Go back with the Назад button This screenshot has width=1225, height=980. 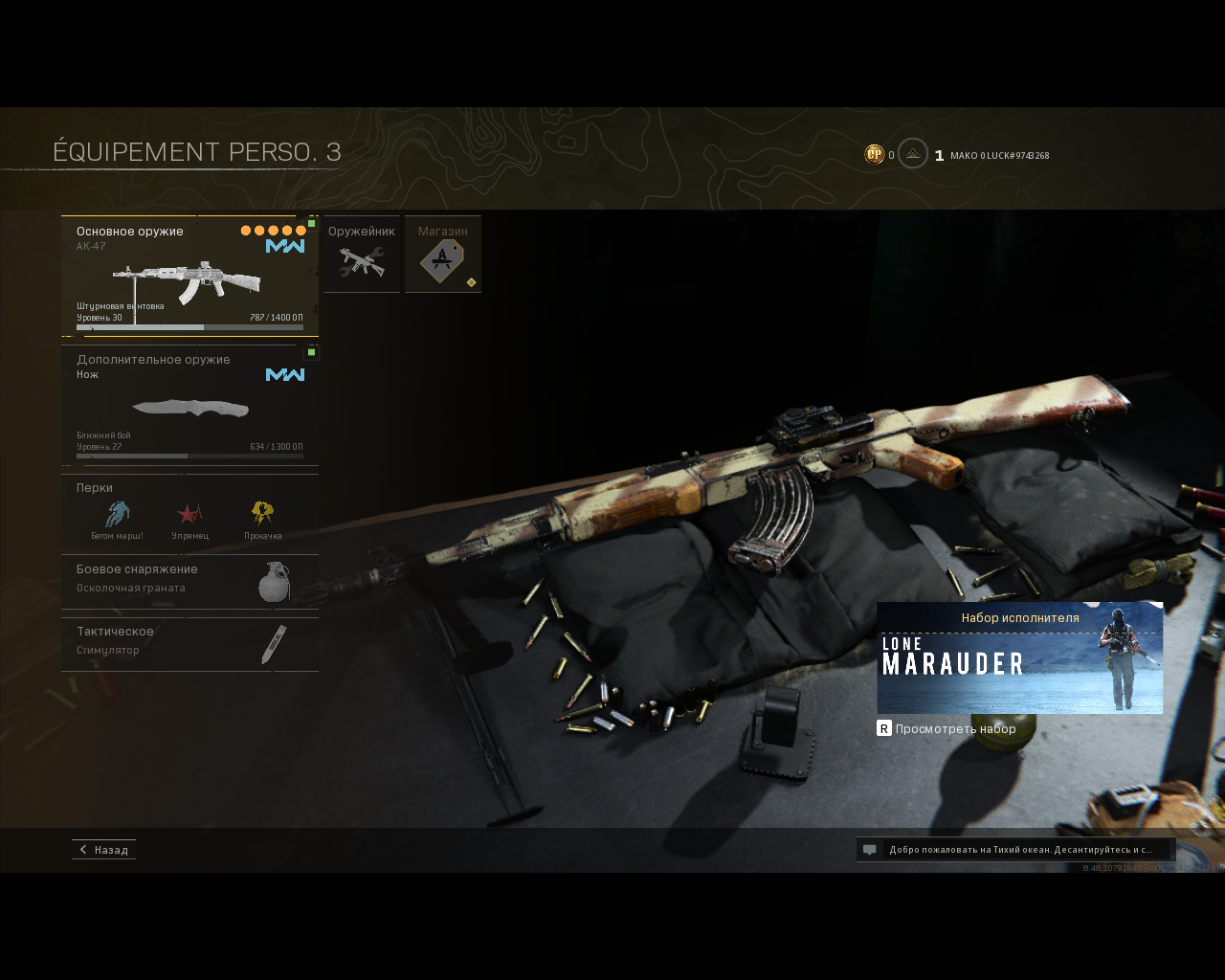tap(103, 850)
